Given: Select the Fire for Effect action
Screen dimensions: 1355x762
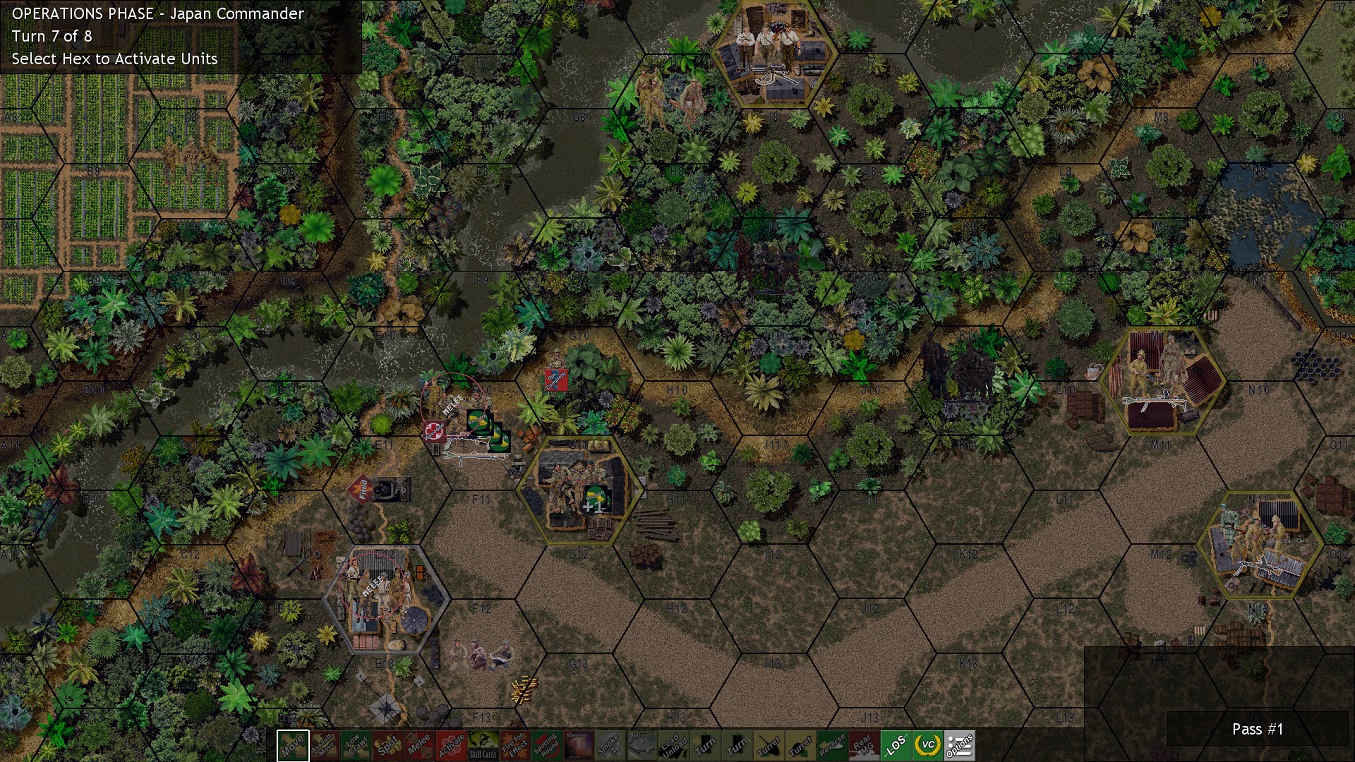Looking at the screenshot, I should pos(514,746).
